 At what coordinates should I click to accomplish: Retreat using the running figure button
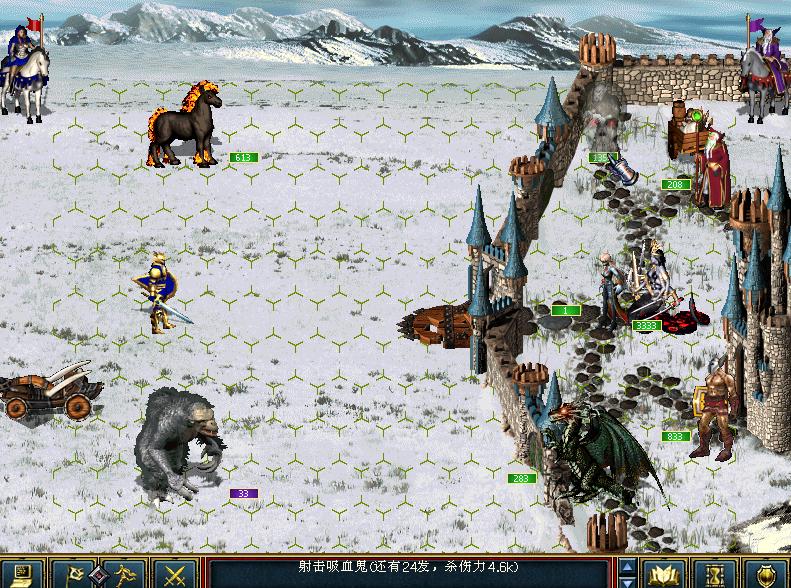[x=124, y=574]
